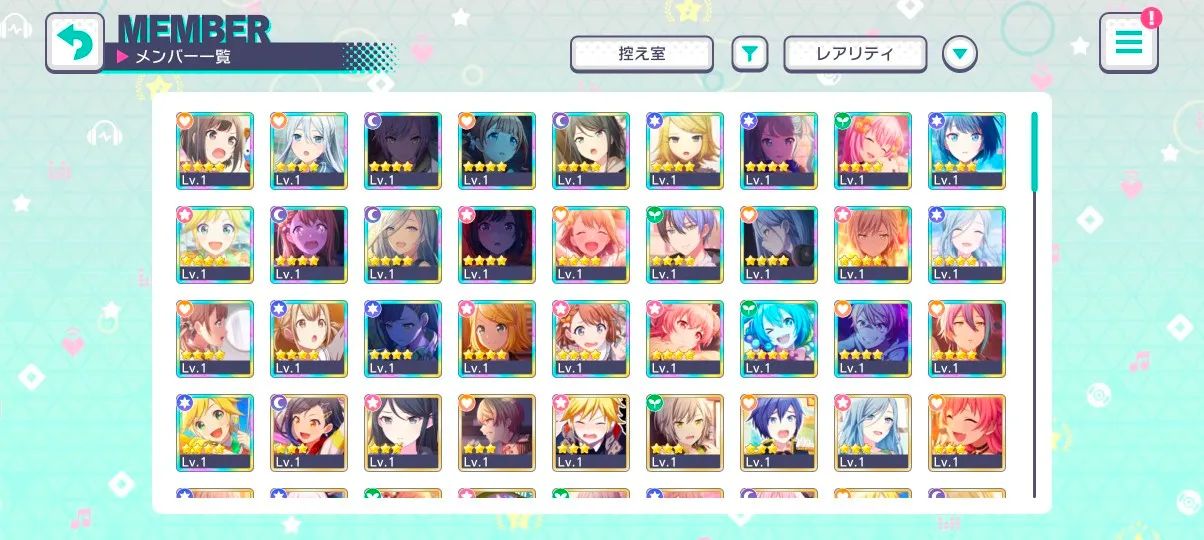
Task: Select the teal-haired winking Miku card
Action: pyautogui.click(x=779, y=338)
